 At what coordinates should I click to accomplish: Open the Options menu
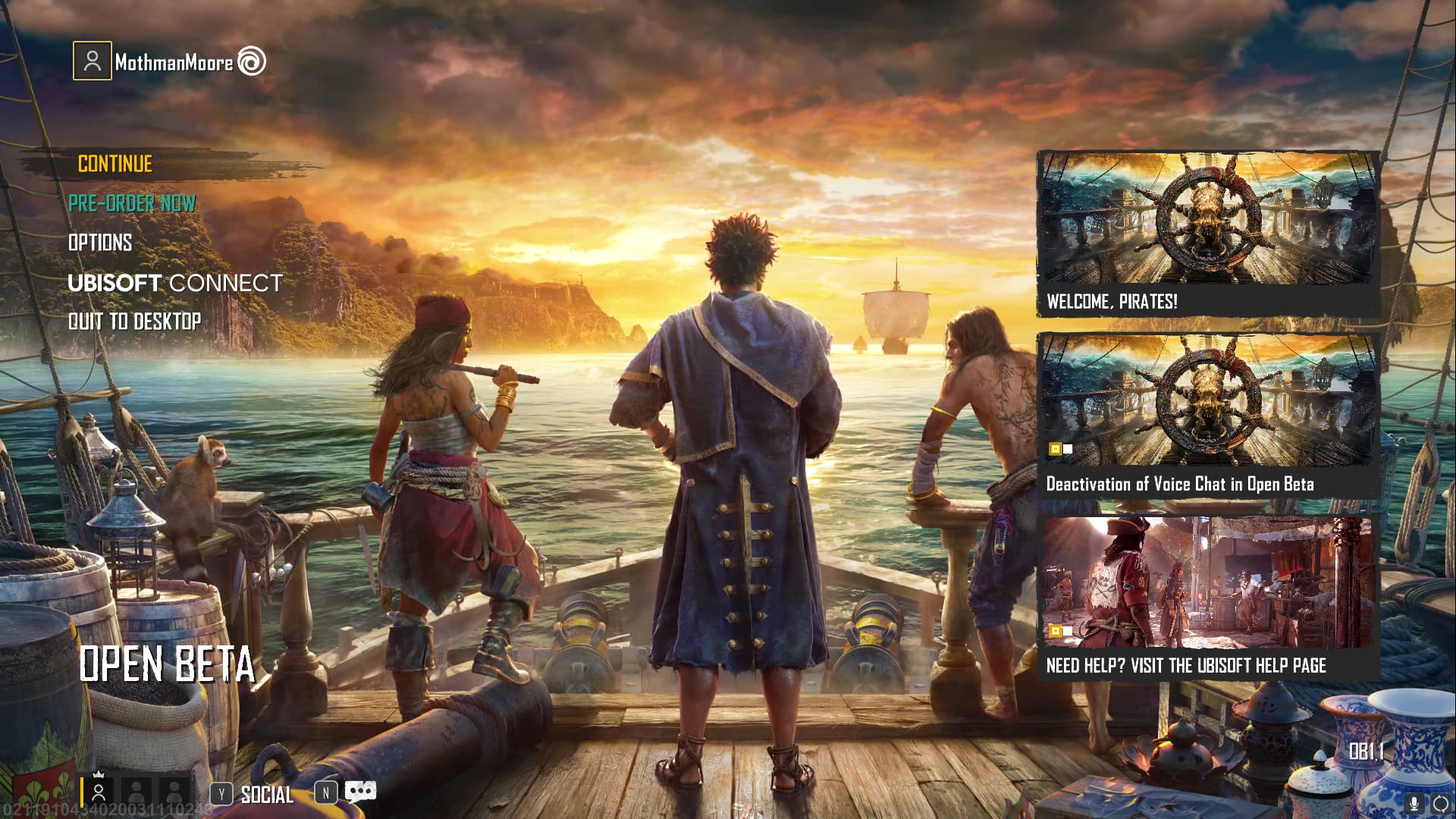point(100,243)
